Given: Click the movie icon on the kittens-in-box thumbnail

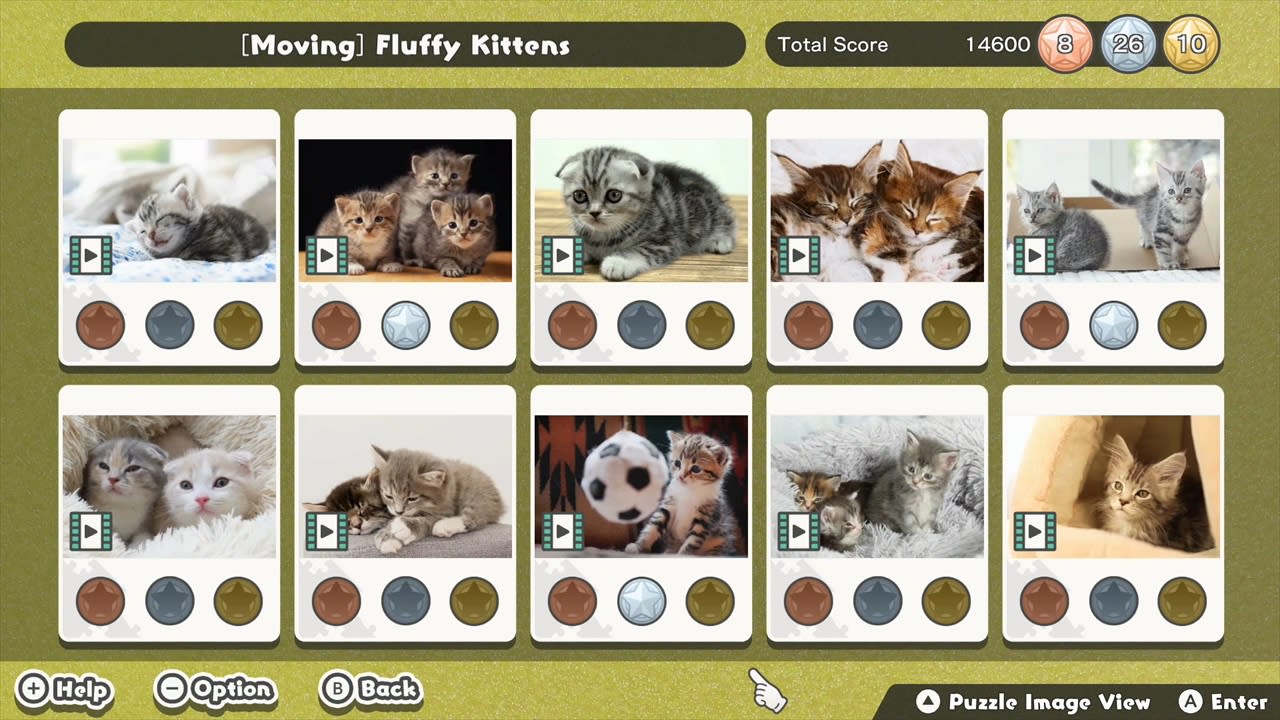Looking at the screenshot, I should click(1035, 255).
